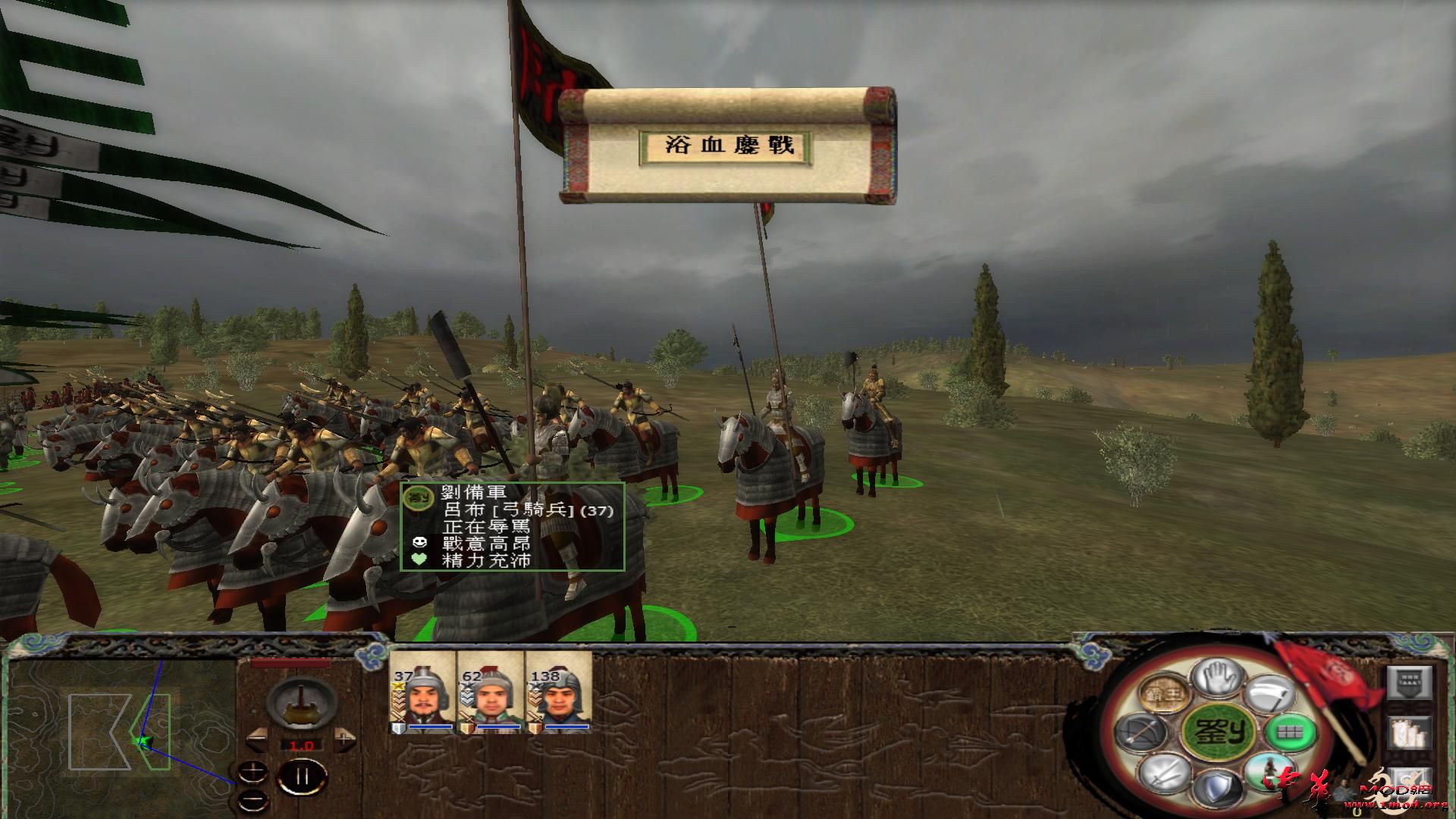
Task: Click the soldier unit details icon
Action: pos(1271,772)
